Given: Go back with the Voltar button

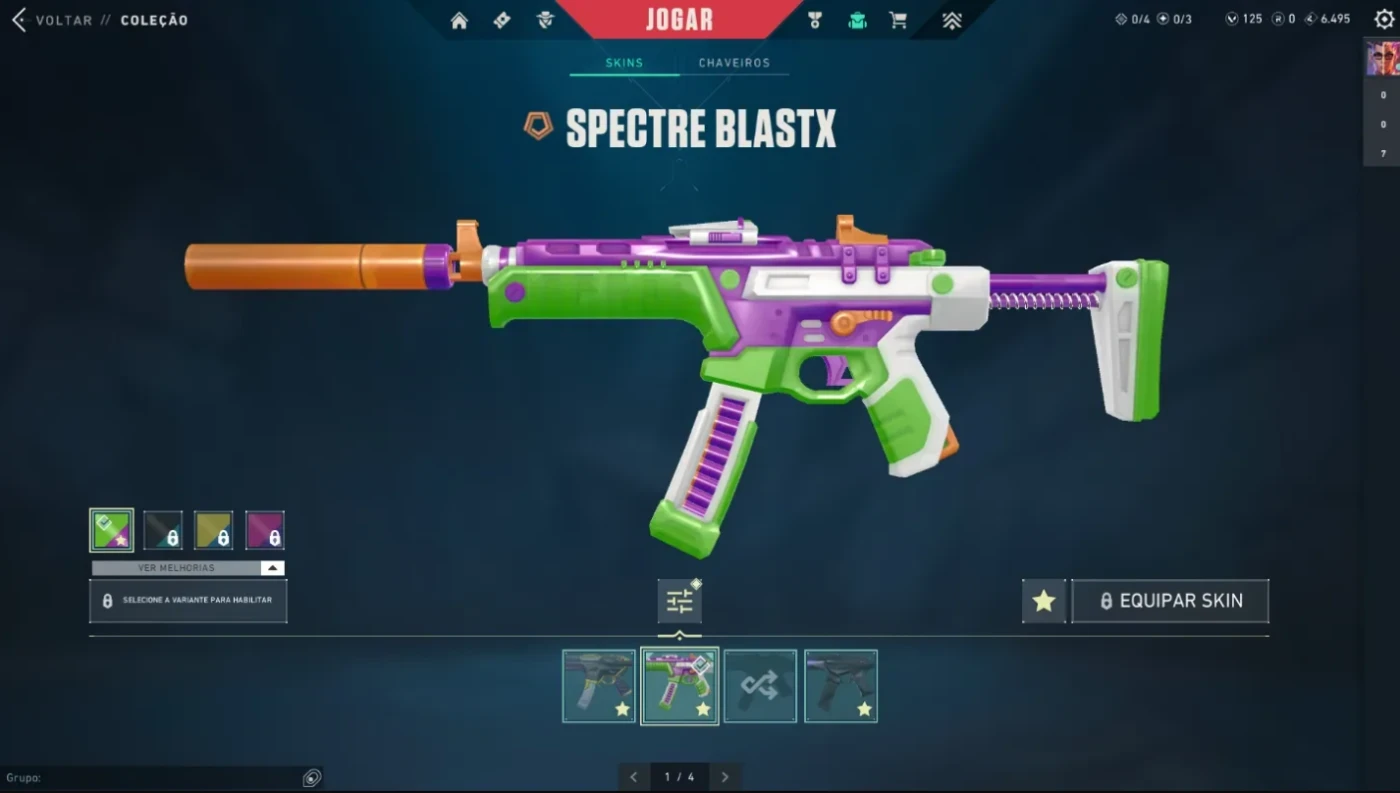Looking at the screenshot, I should (52, 20).
